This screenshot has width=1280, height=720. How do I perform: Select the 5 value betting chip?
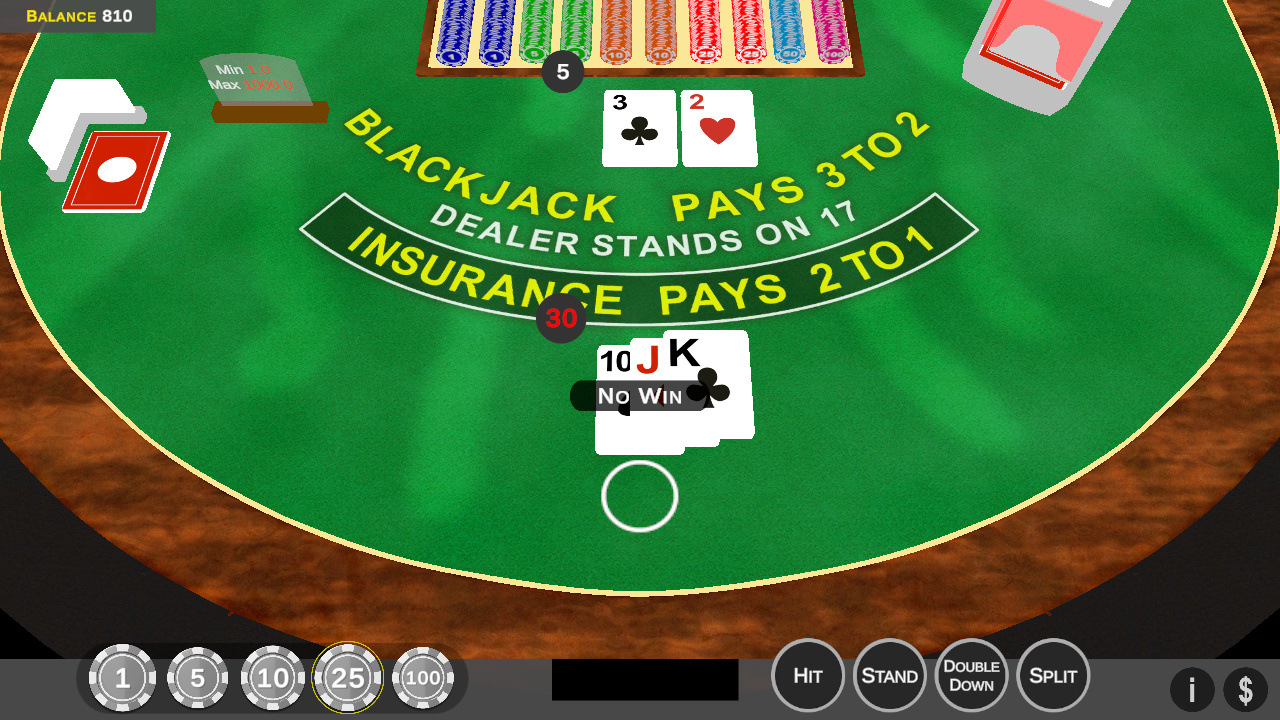pos(198,677)
